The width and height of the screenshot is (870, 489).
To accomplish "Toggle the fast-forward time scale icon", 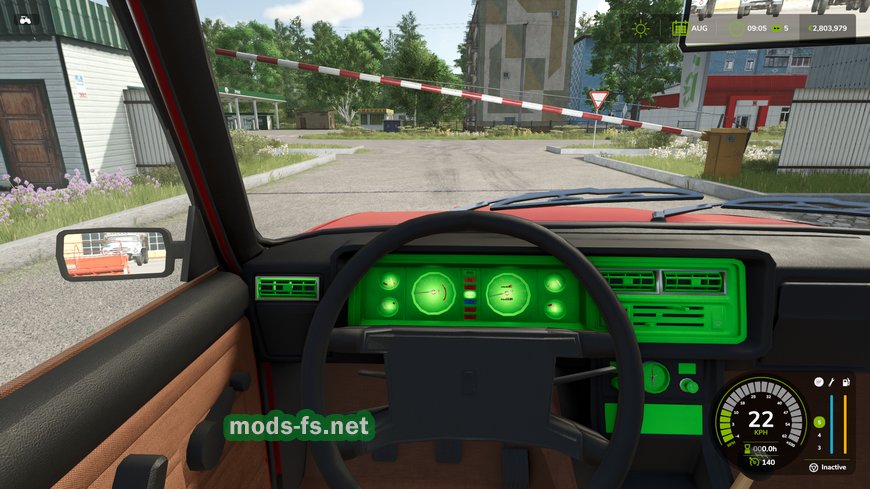I will [774, 28].
